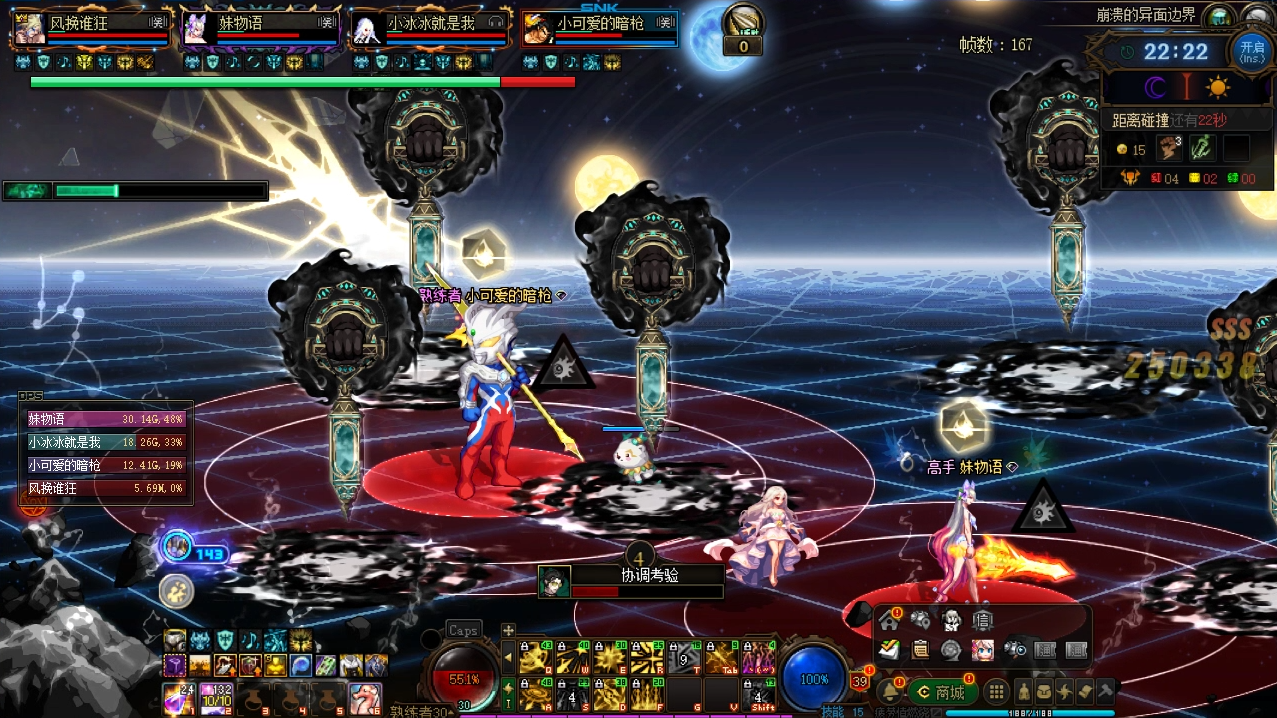Select party member 妹物语's portrait
1277x718 pixels.
click(x=194, y=28)
